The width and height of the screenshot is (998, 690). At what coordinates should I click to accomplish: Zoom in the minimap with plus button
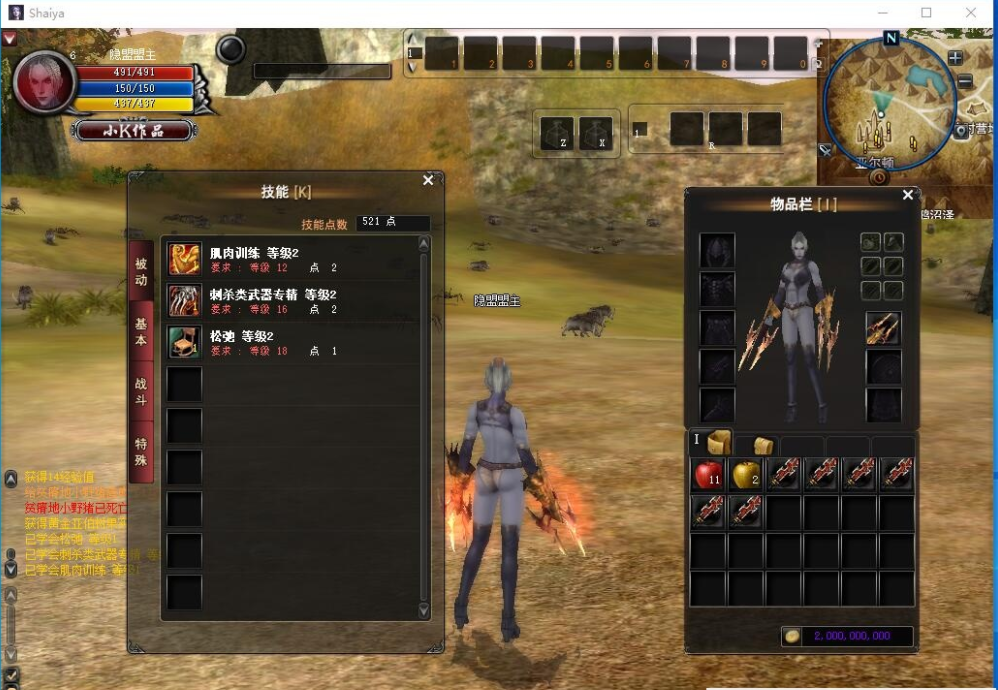coord(955,58)
